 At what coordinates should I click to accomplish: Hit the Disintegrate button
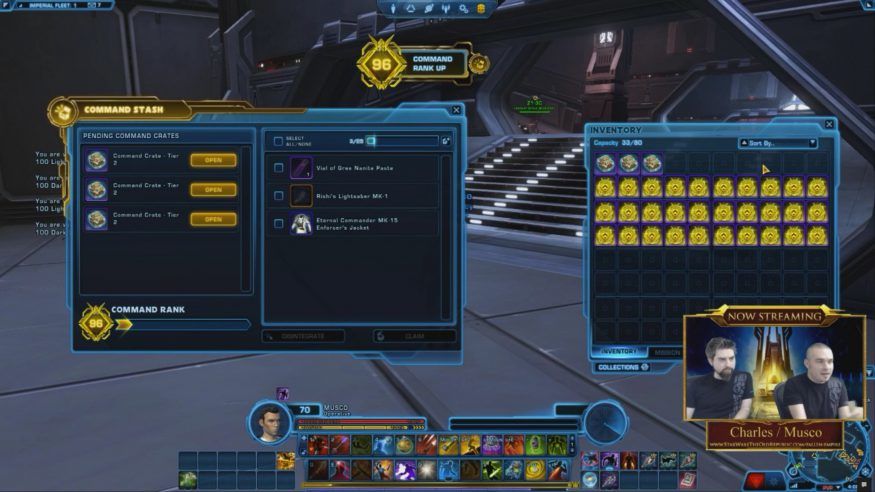click(303, 337)
